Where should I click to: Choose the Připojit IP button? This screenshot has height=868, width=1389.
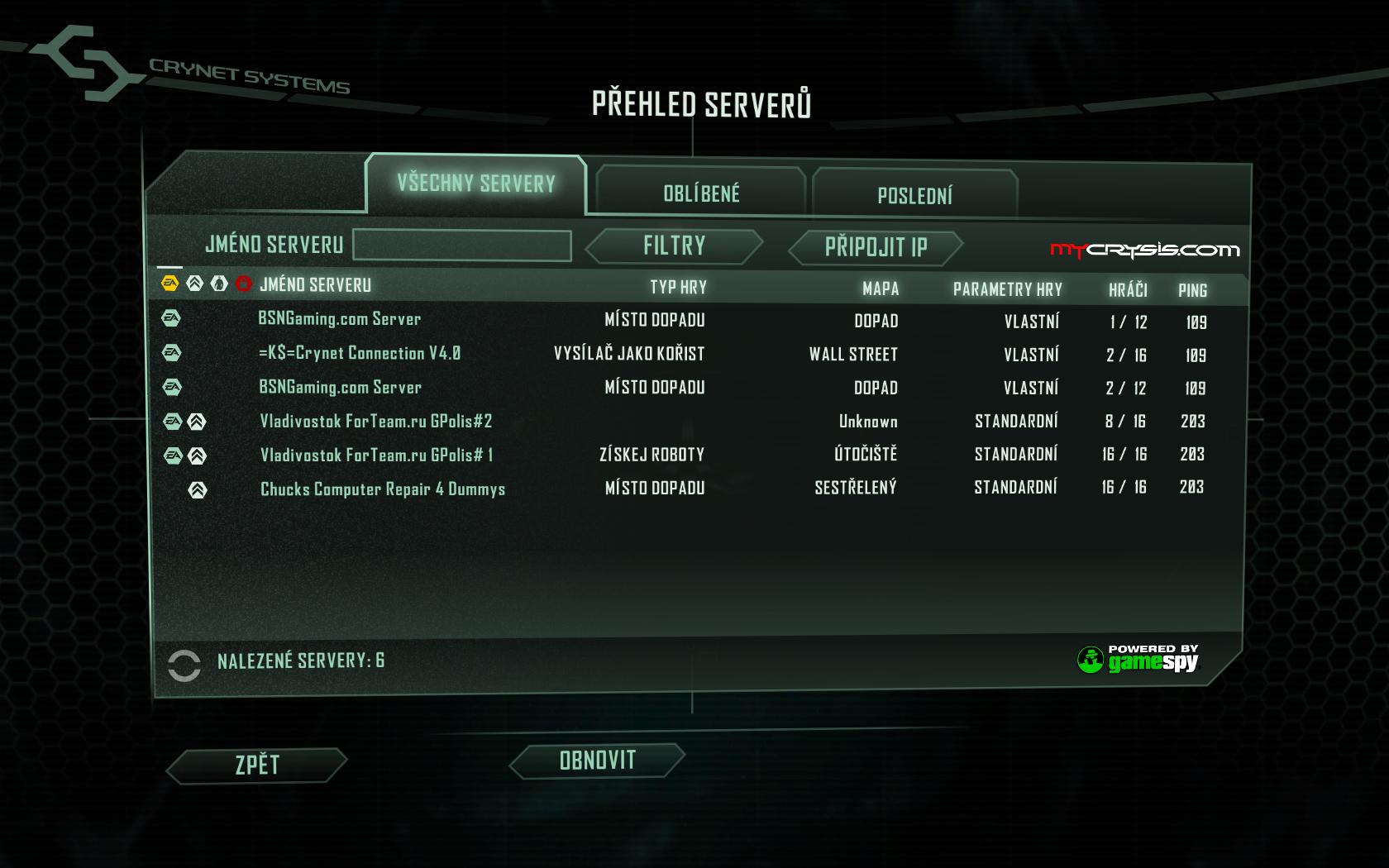coord(876,247)
